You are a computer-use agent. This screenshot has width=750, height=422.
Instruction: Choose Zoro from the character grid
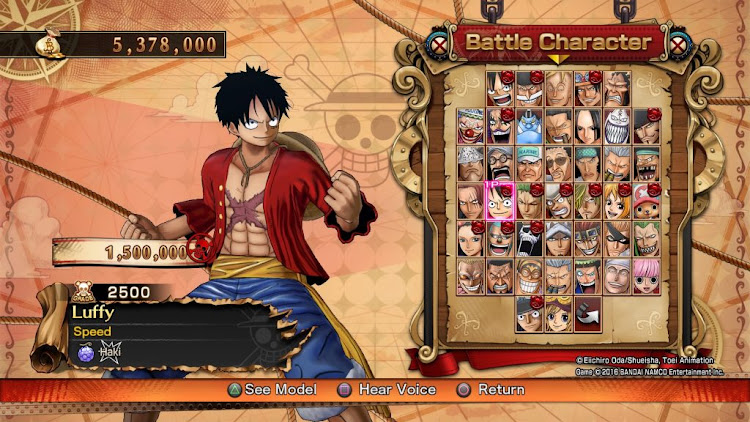coord(530,200)
